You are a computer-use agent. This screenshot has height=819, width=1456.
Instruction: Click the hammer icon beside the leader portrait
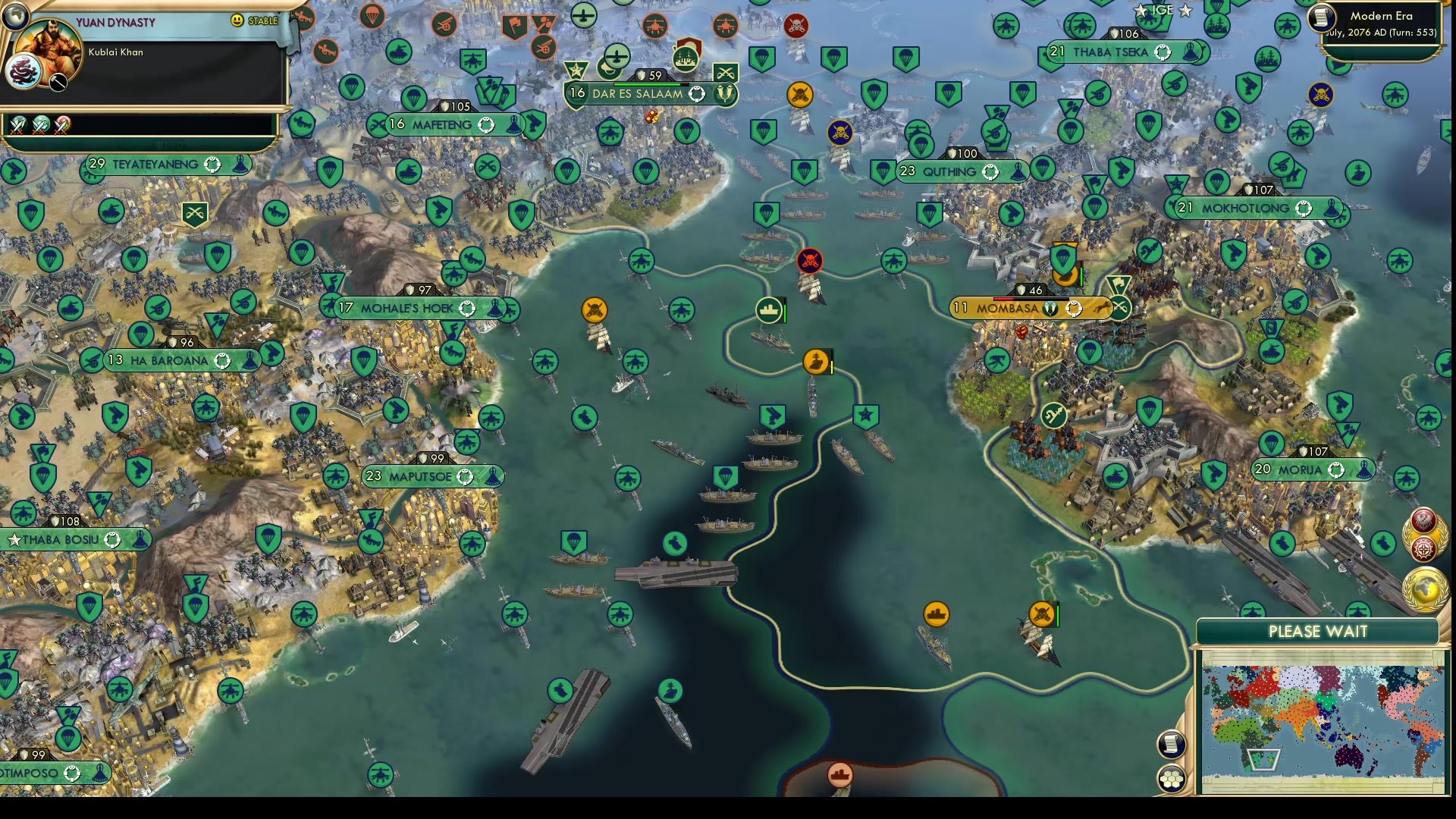(58, 83)
